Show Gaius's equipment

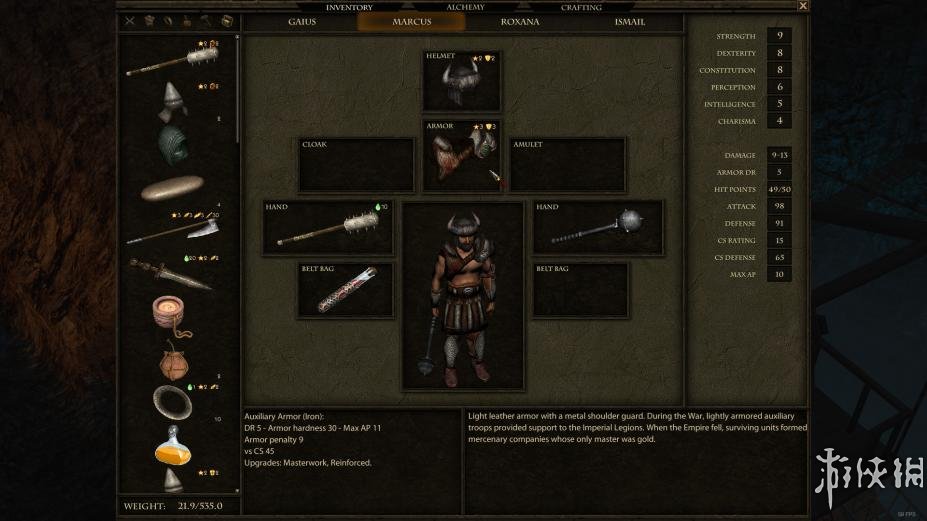tap(301, 22)
